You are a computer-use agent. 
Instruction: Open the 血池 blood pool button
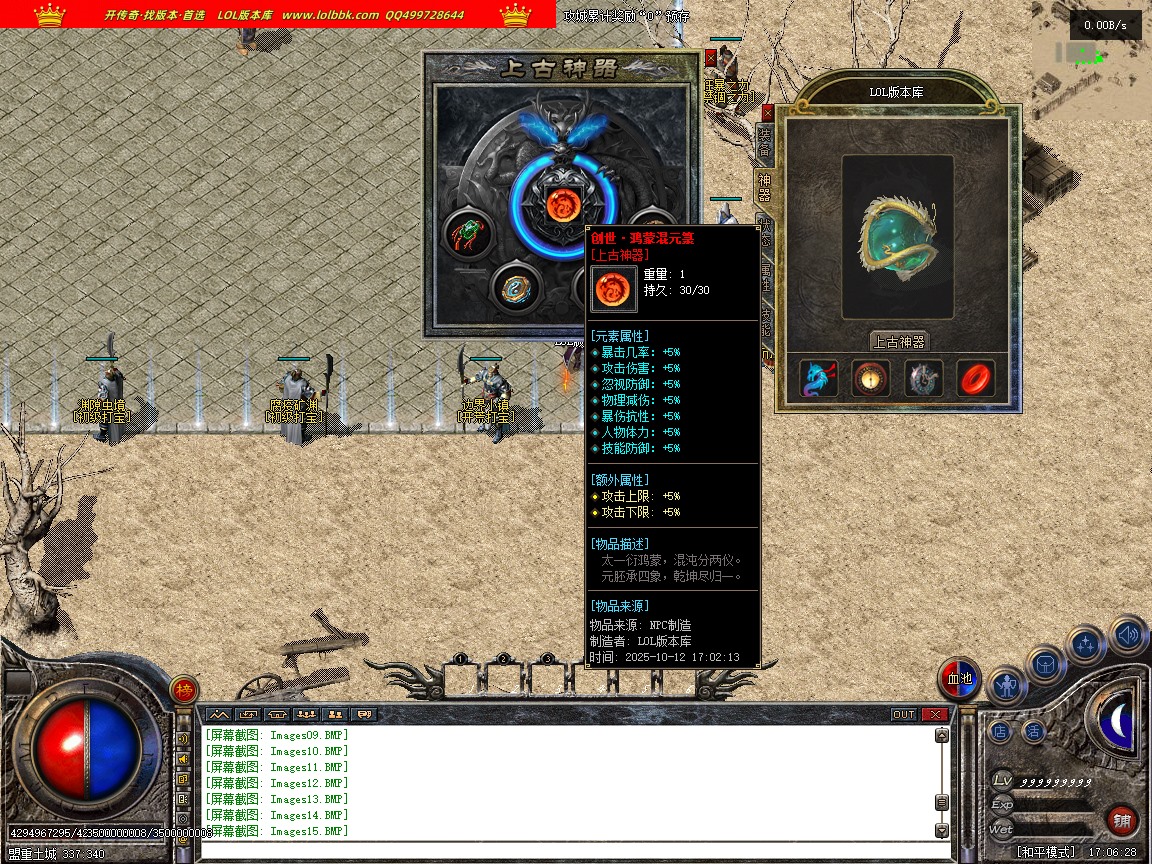point(959,680)
